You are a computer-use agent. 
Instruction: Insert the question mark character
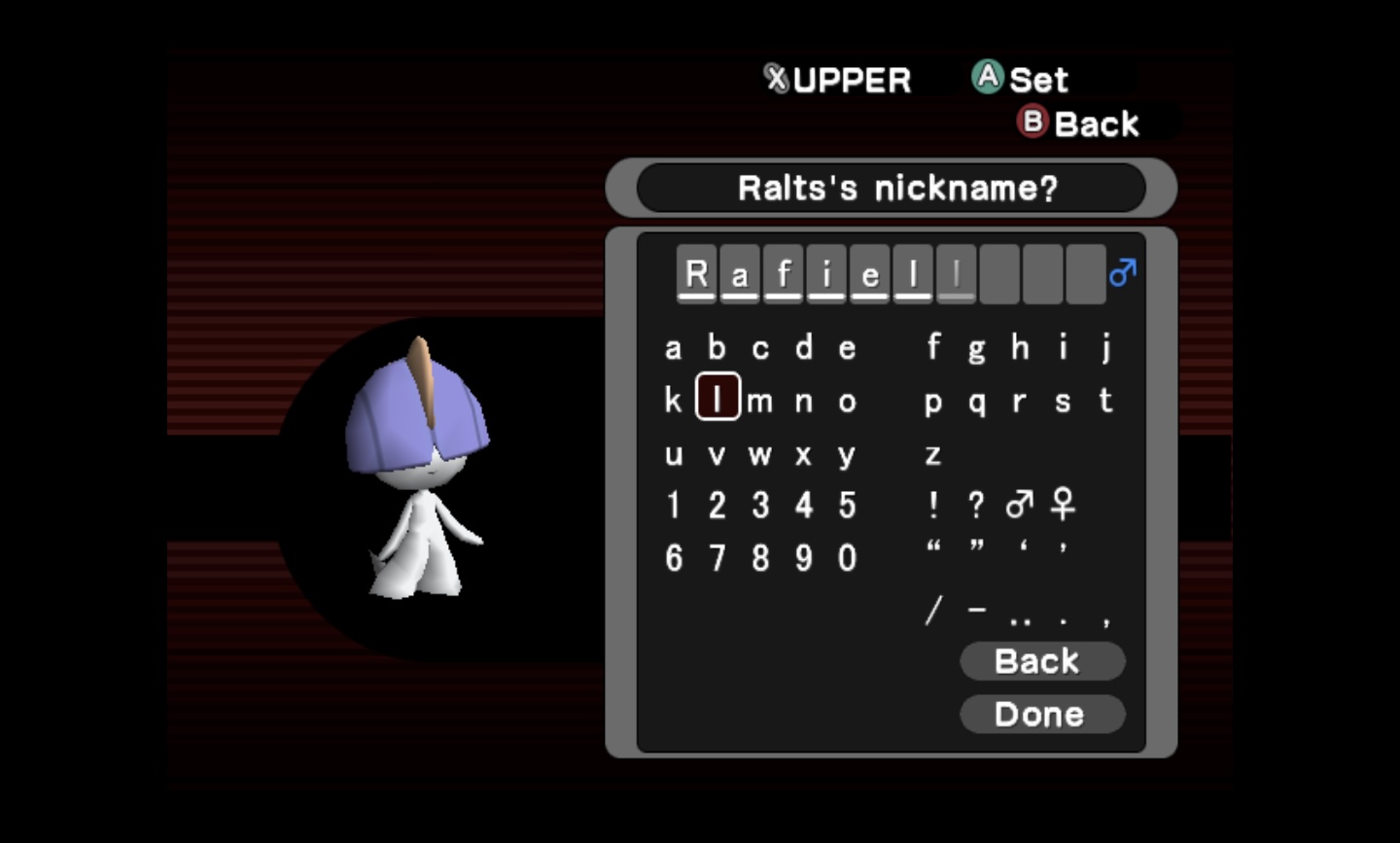976,506
